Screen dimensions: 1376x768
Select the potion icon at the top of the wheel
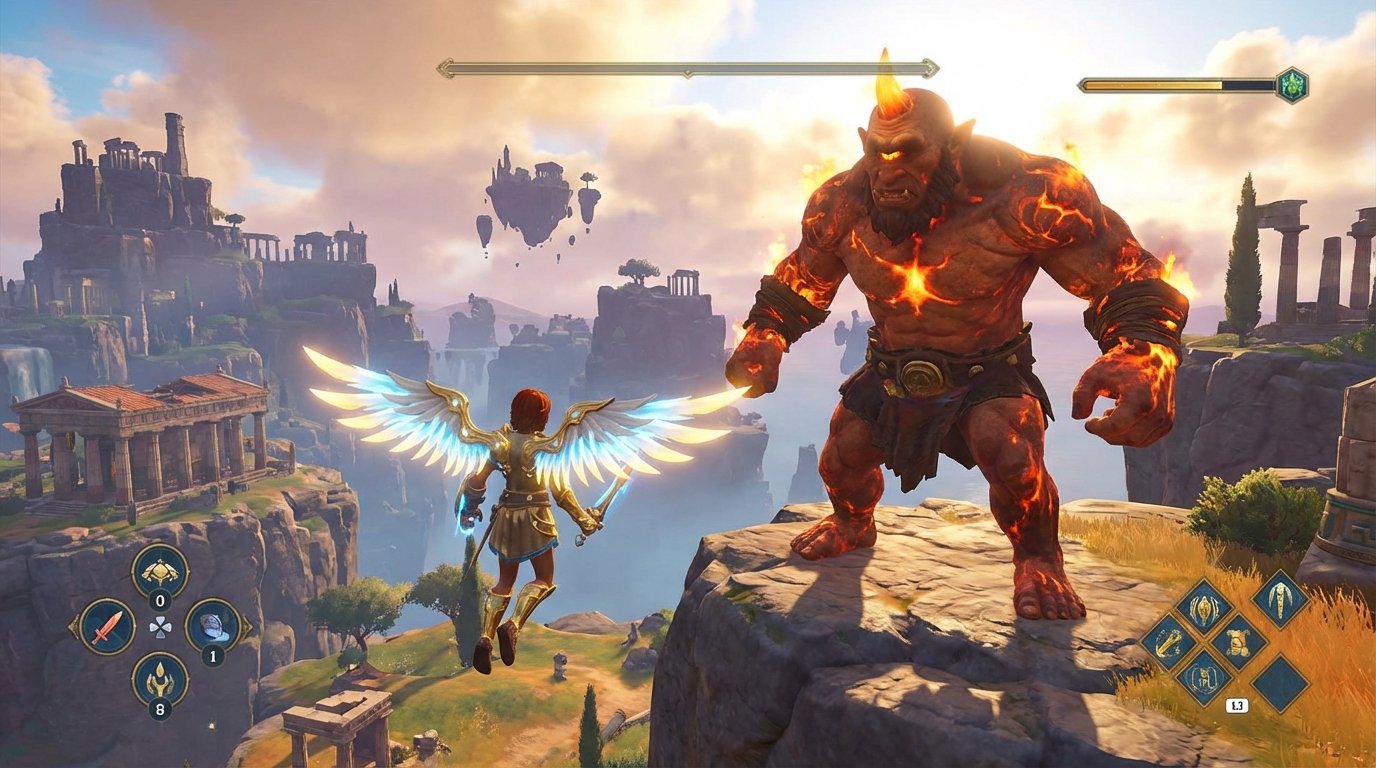point(161,571)
